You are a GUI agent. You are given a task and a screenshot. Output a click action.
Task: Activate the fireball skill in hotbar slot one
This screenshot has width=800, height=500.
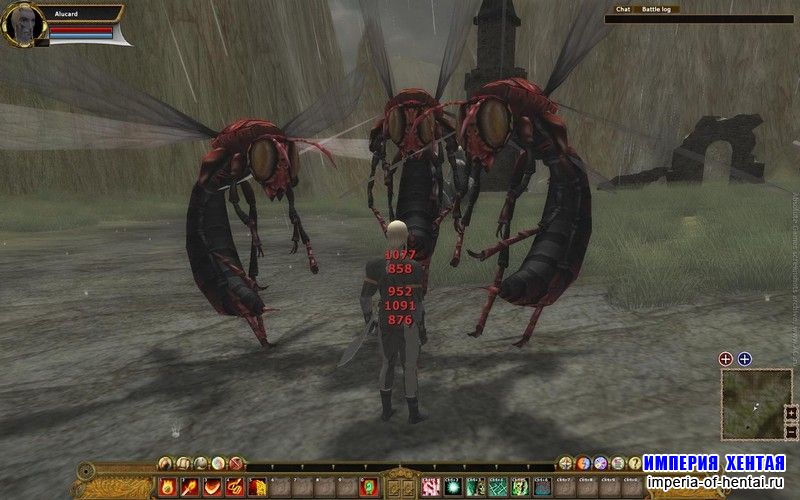(167, 487)
